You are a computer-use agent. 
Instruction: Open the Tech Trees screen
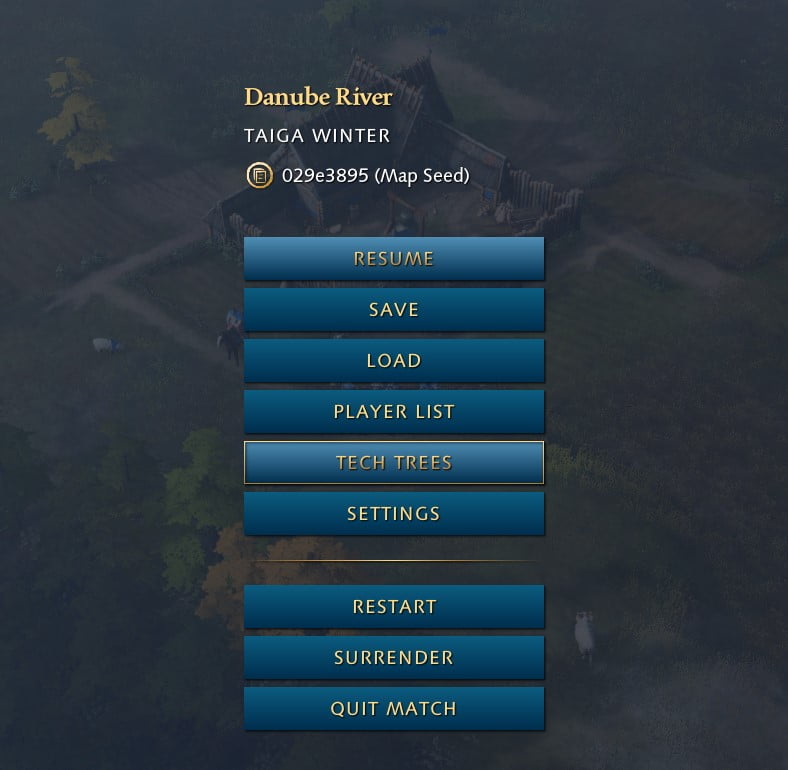coord(394,463)
